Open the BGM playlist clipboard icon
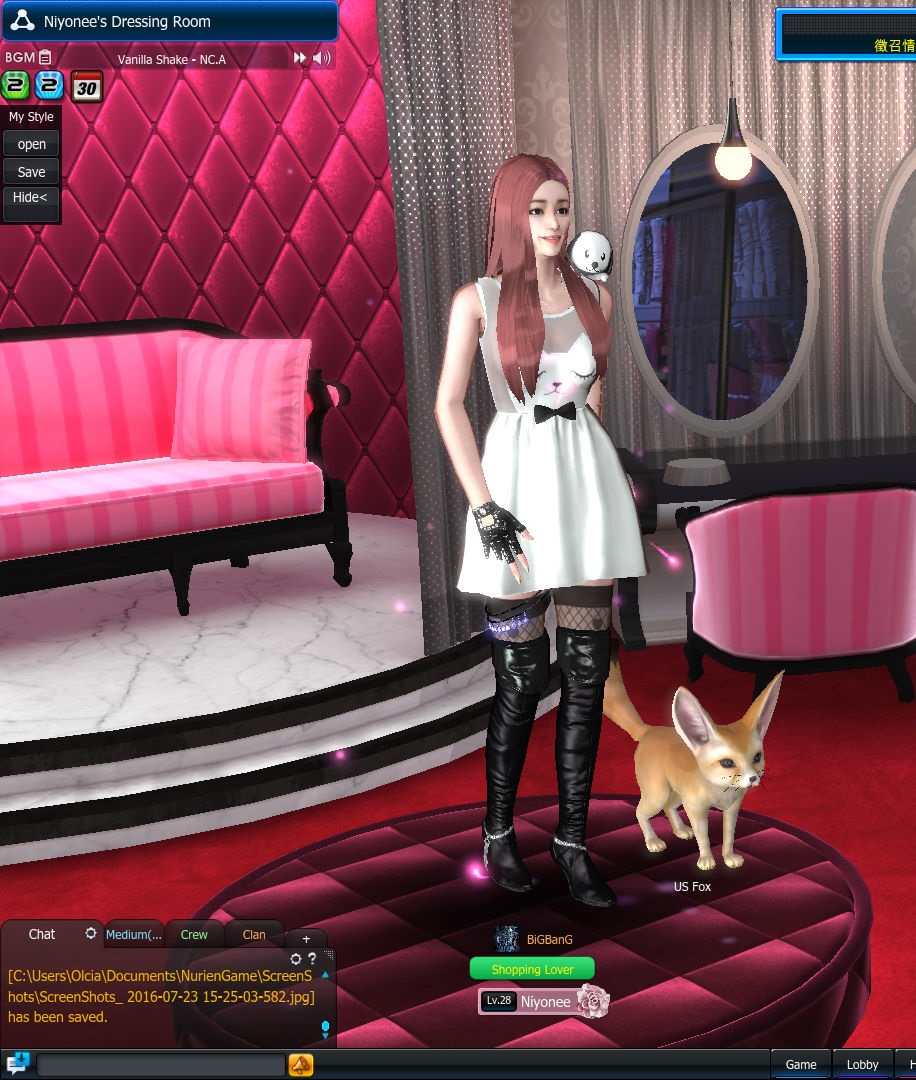916x1080 pixels. (46, 58)
